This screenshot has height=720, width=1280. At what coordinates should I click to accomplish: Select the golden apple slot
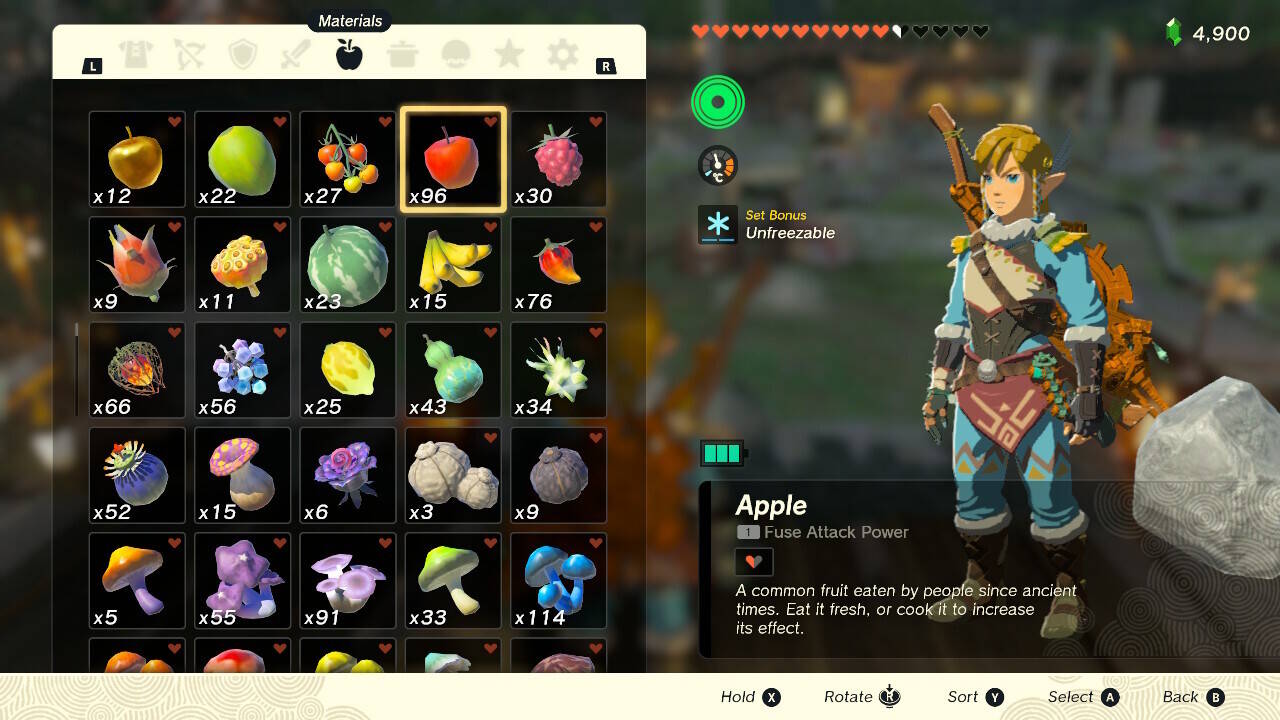(137, 159)
